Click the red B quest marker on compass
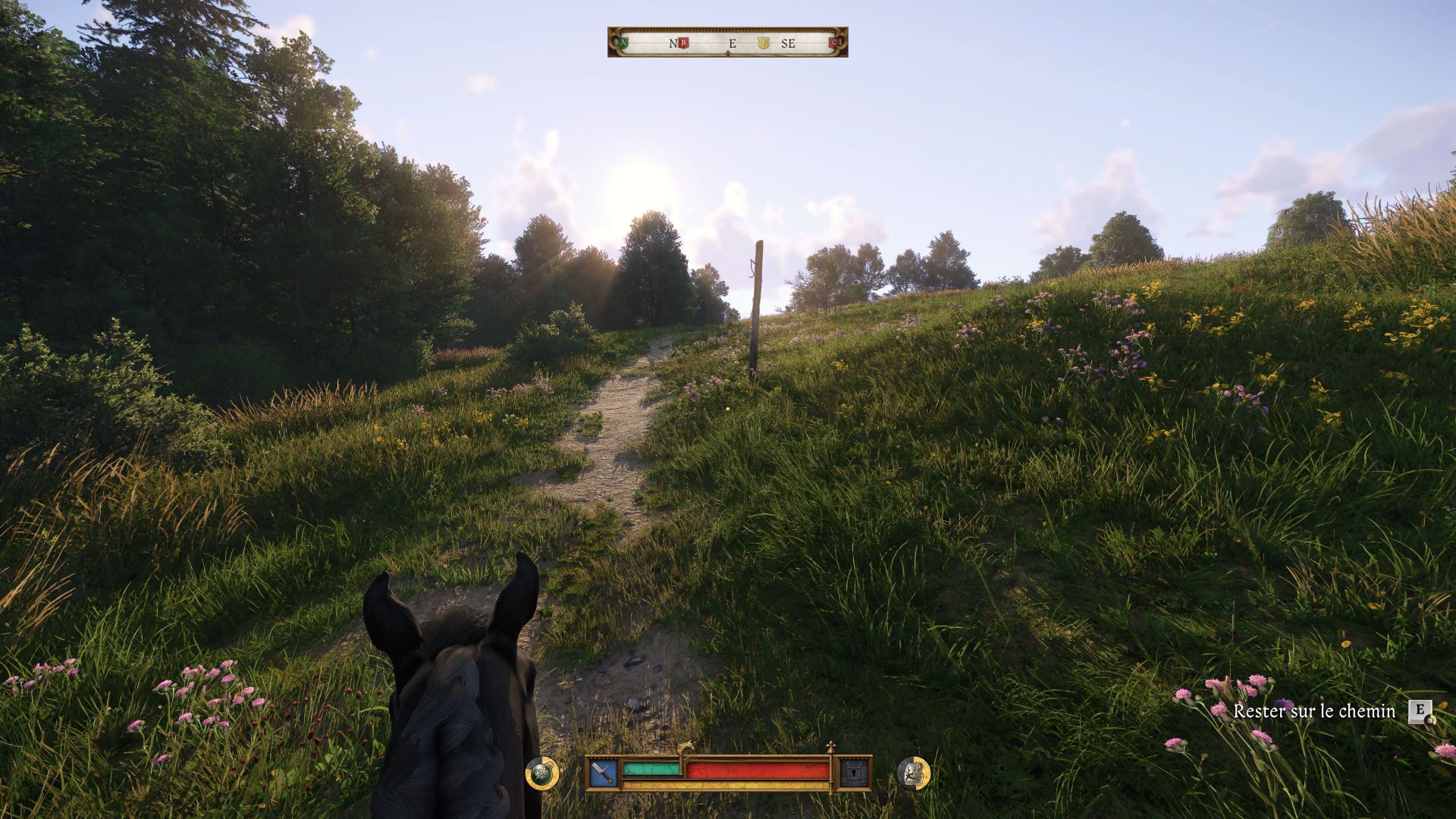 [x=682, y=43]
